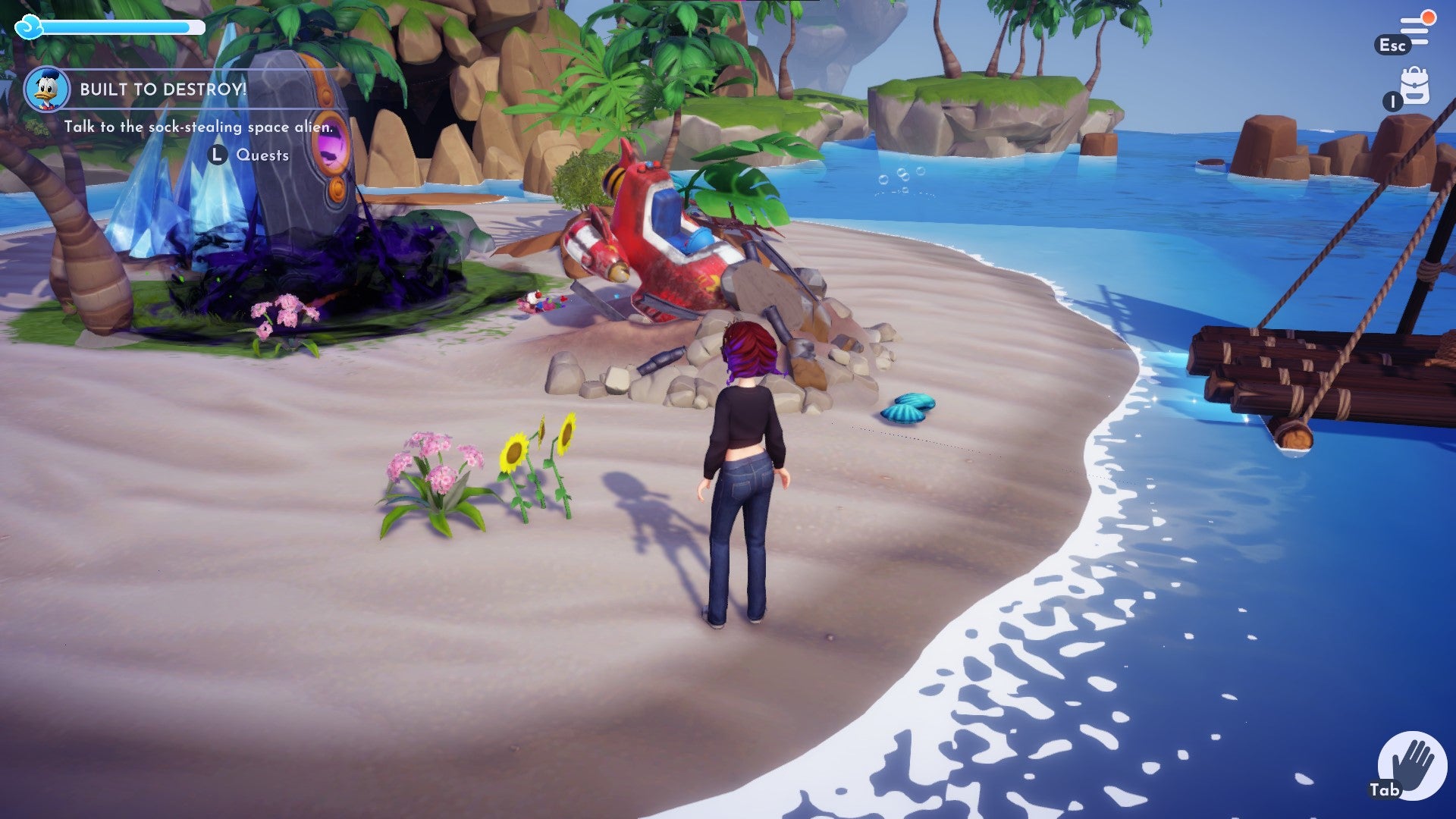The height and width of the screenshot is (819, 1456).
Task: Click Donald Duck's quest portrait
Action: click(47, 88)
